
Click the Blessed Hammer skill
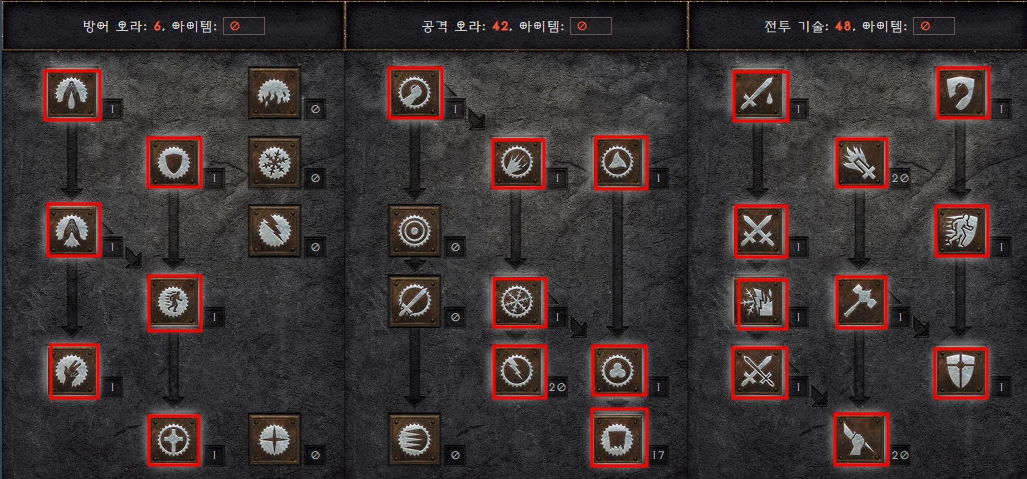(861, 302)
